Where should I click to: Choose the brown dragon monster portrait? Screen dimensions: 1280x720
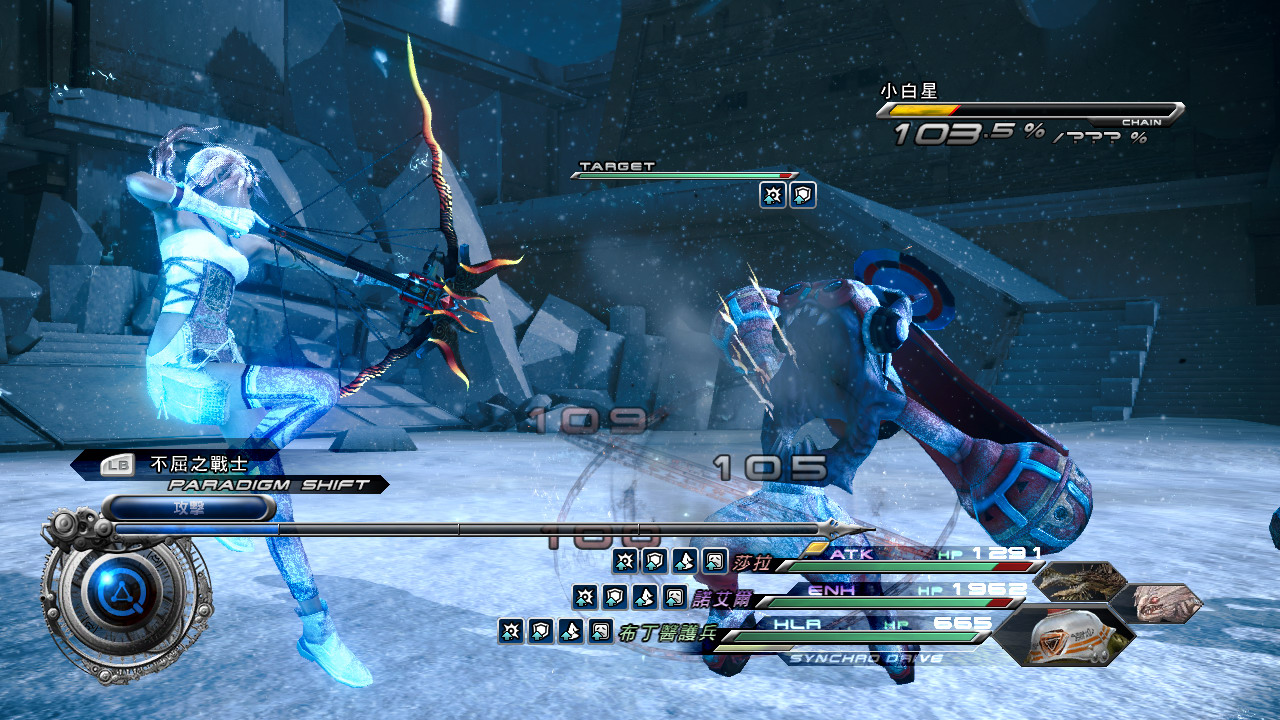coord(1078,581)
